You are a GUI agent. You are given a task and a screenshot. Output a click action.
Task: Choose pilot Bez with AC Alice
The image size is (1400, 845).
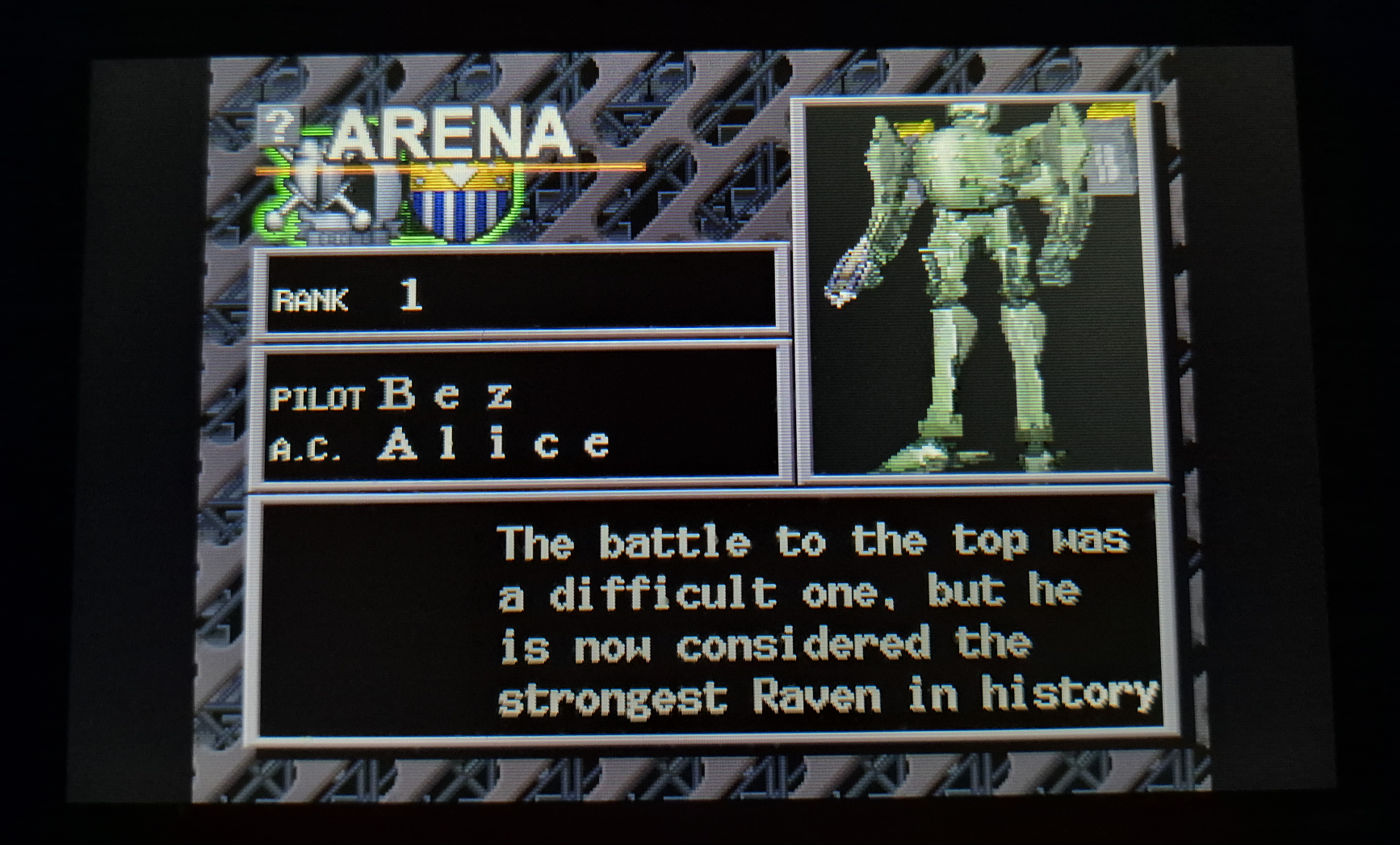[519, 418]
